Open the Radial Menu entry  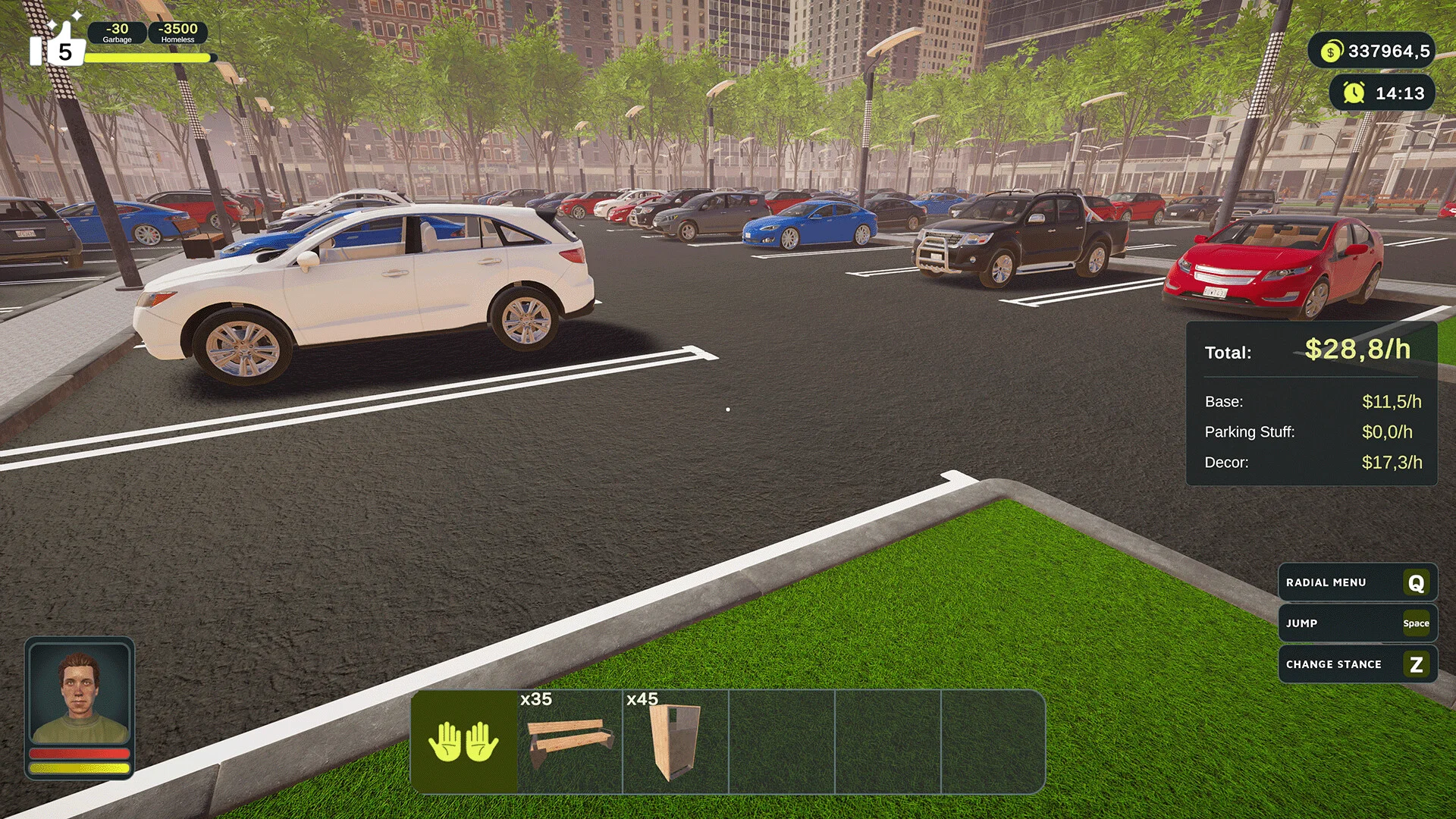tap(1357, 582)
